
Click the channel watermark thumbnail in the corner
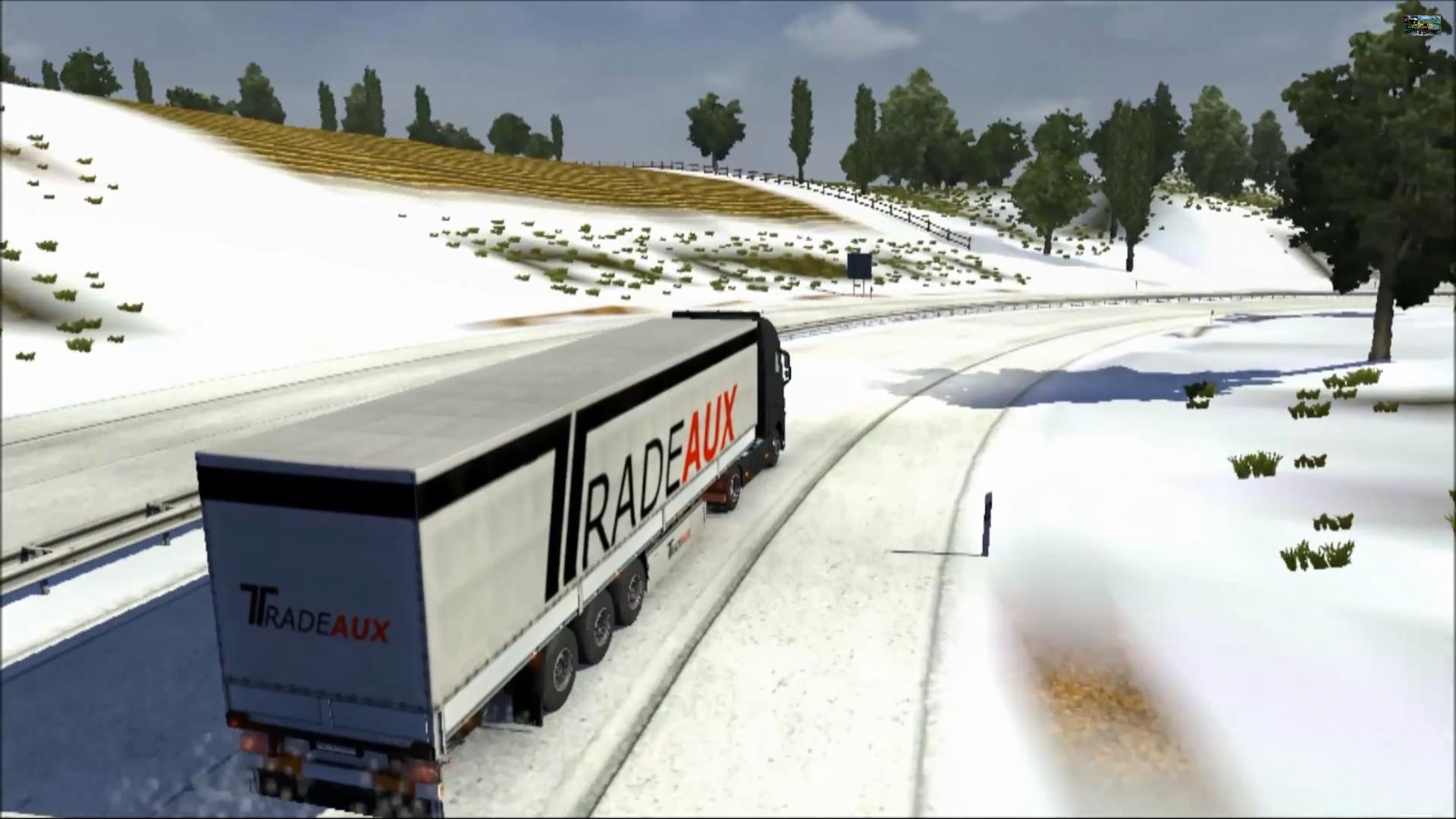1421,25
